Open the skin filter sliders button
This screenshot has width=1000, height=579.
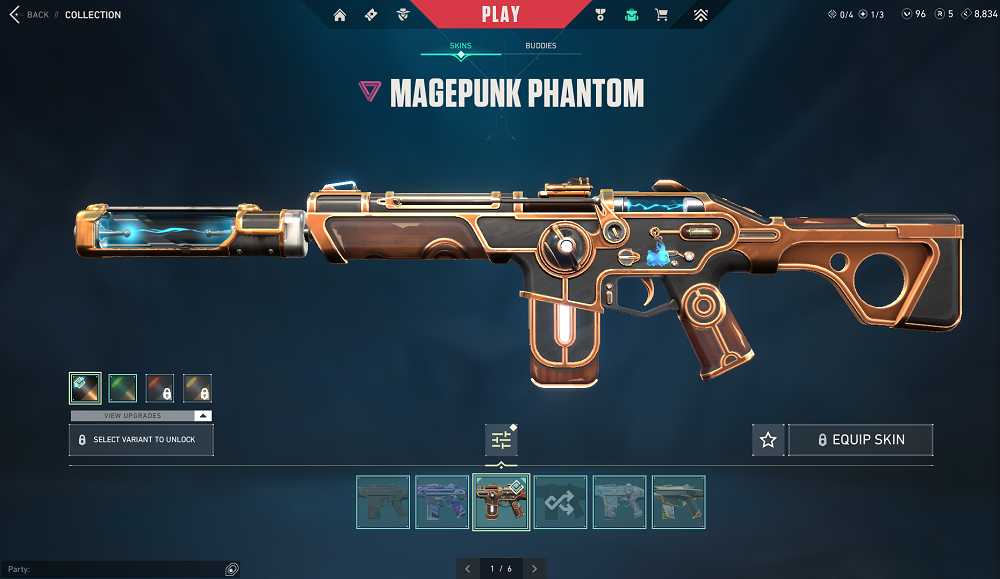point(501,440)
